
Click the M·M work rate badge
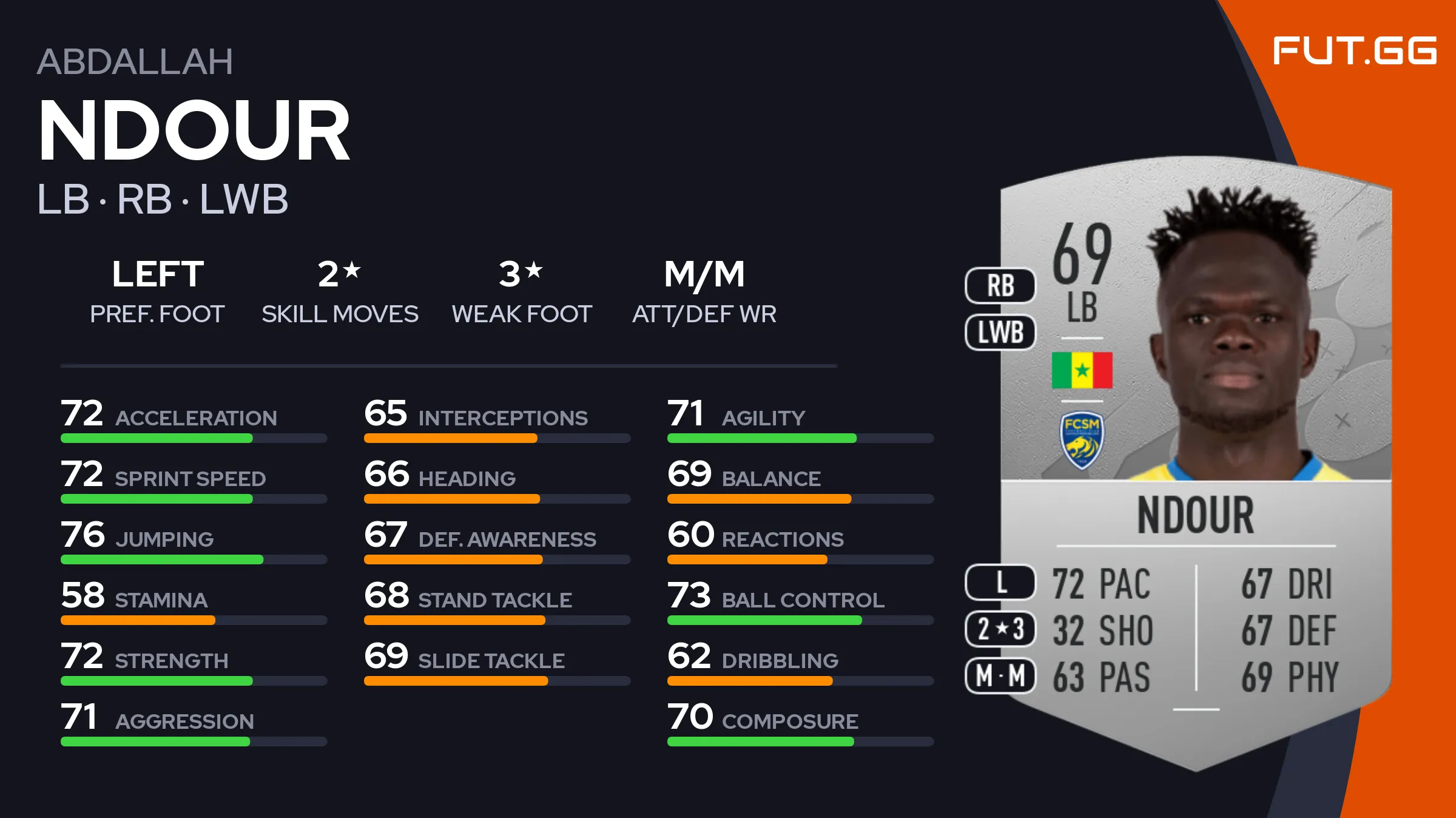tap(1000, 675)
